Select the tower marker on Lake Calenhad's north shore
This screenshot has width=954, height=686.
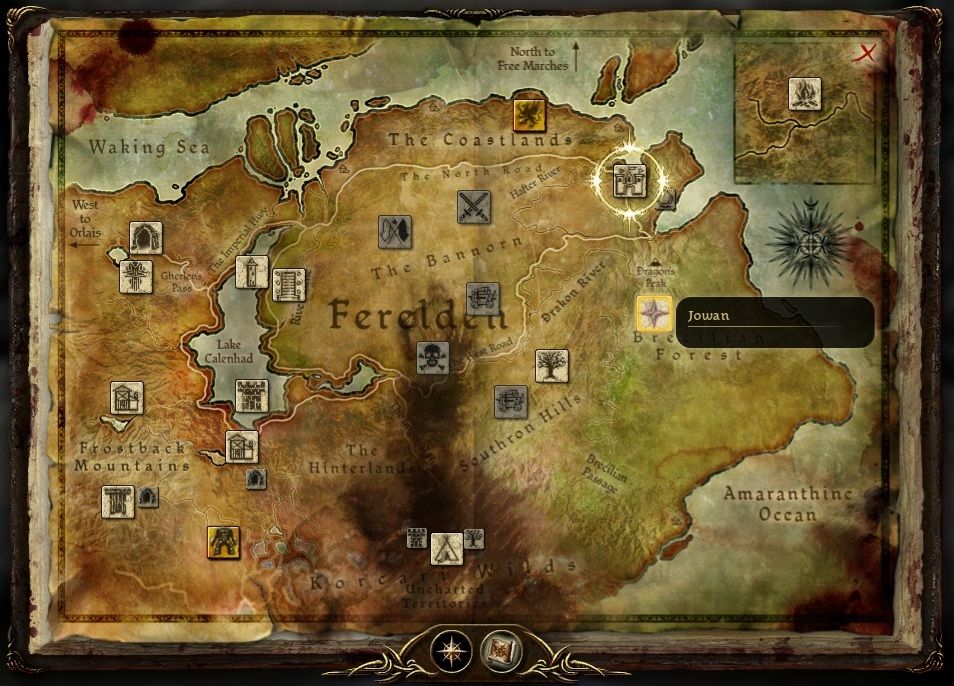click(x=251, y=272)
